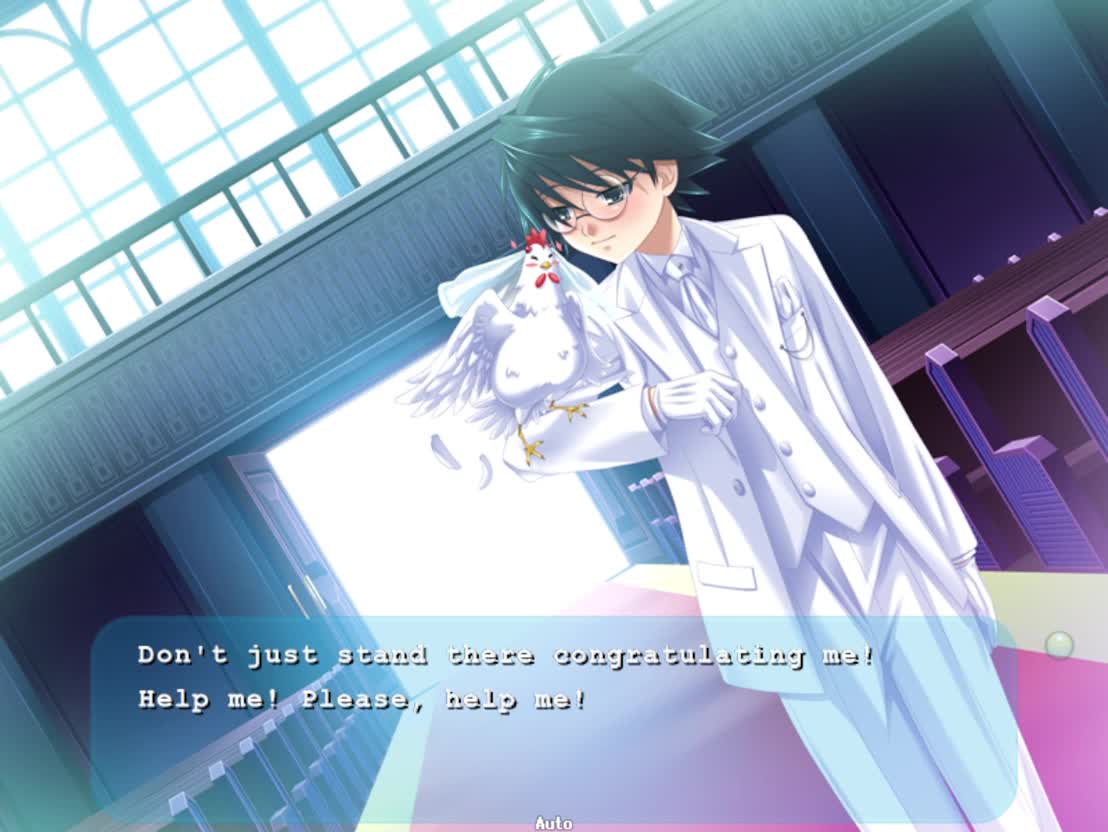Click the small round orb beside the dialogue box

[1059, 645]
